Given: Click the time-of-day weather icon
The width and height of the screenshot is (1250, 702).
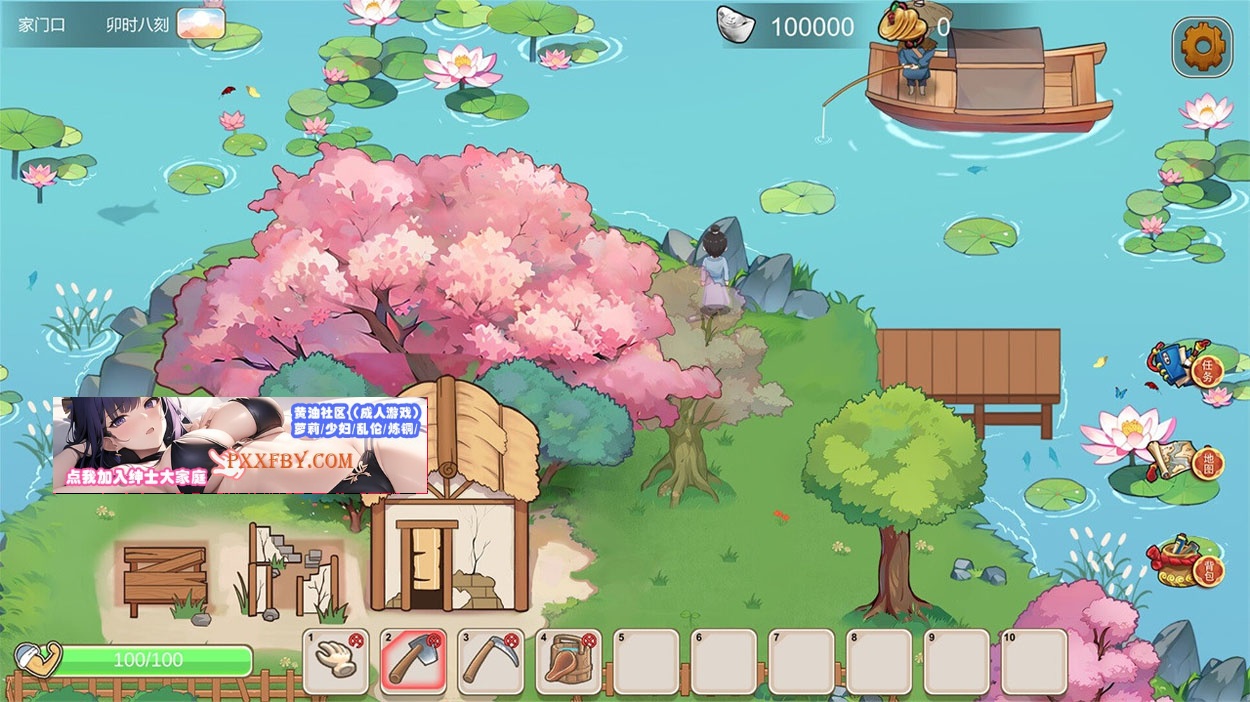Looking at the screenshot, I should pos(200,24).
